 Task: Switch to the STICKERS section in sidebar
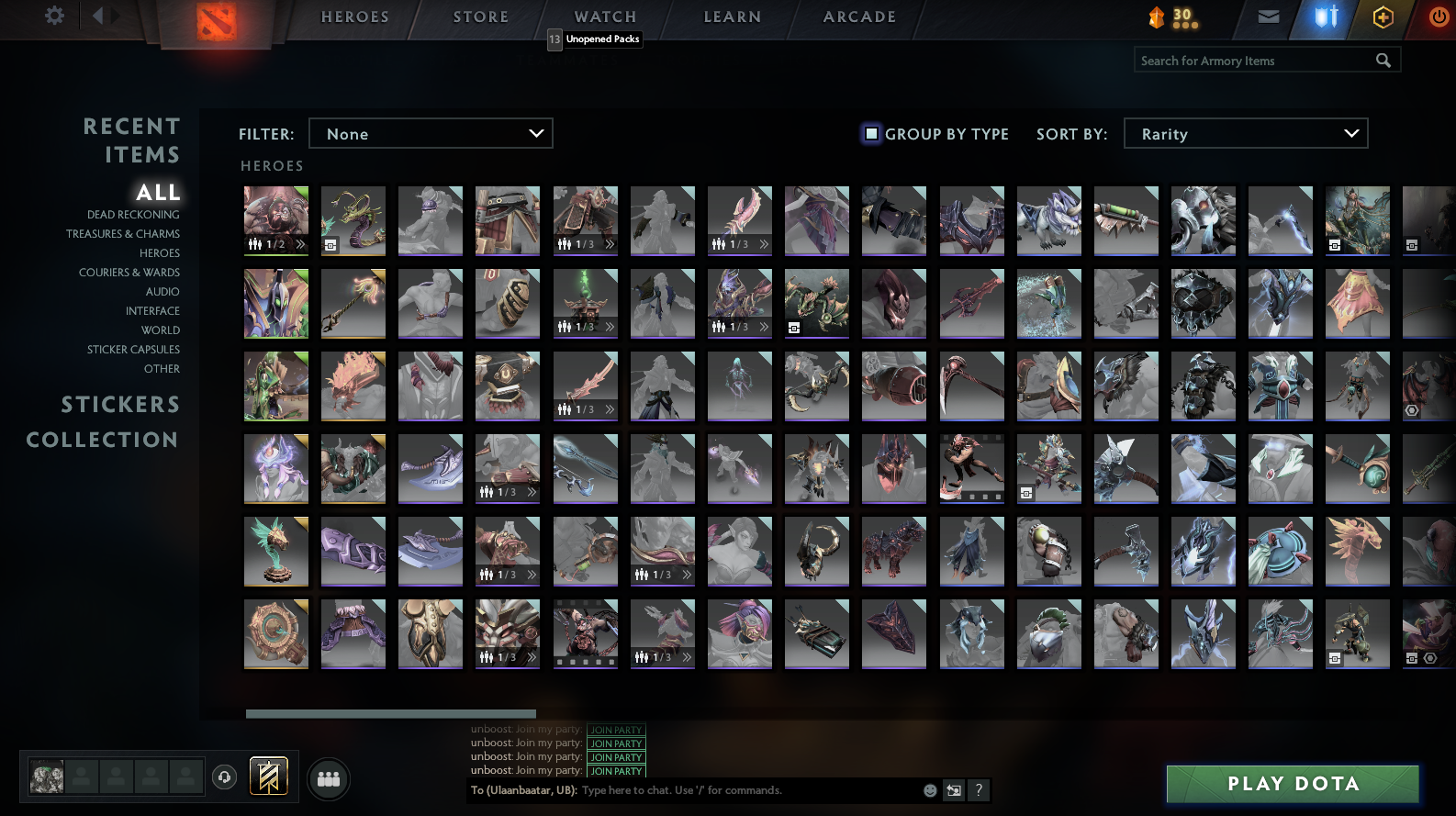(121, 404)
